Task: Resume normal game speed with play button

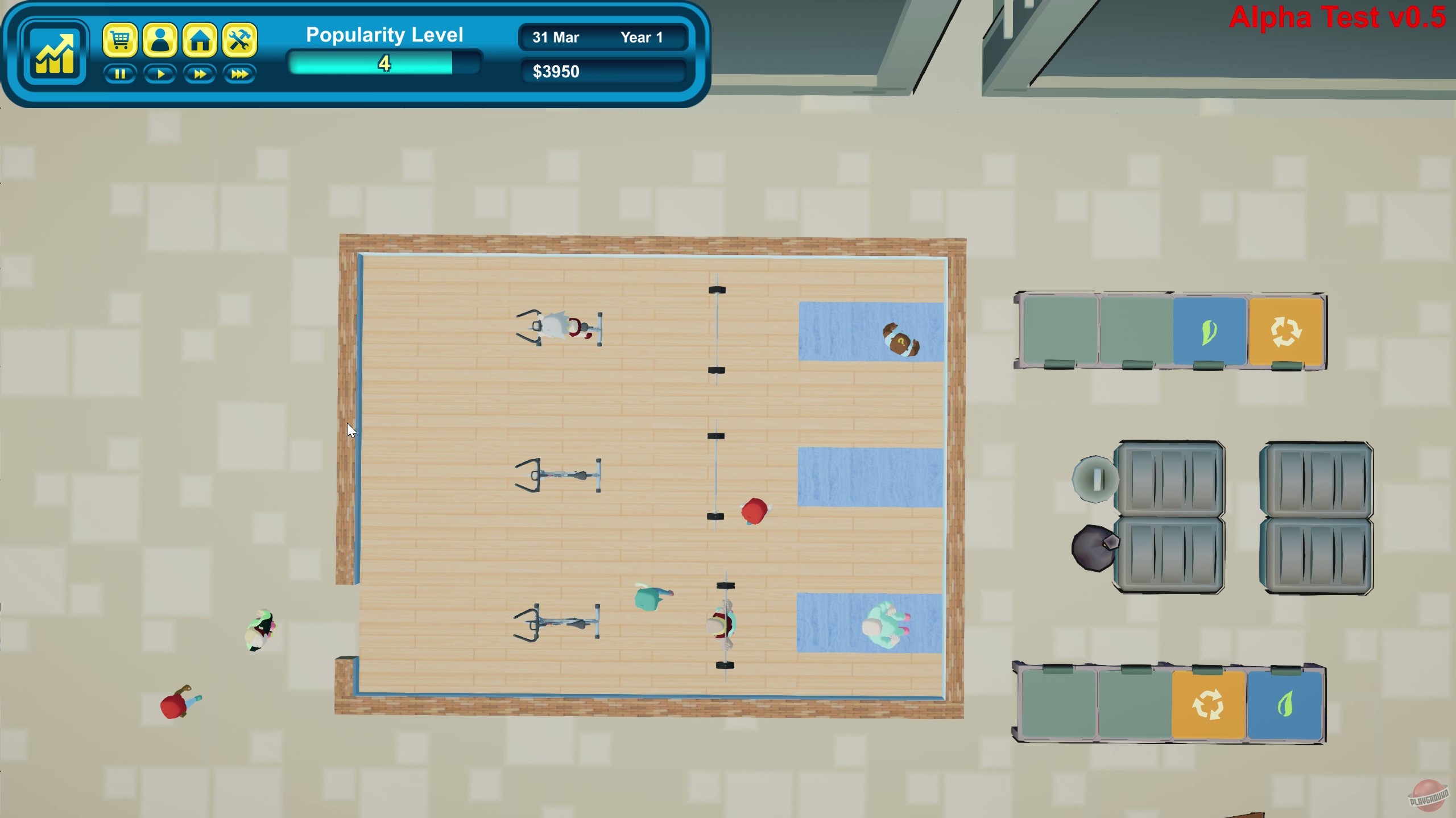Action: click(x=160, y=73)
